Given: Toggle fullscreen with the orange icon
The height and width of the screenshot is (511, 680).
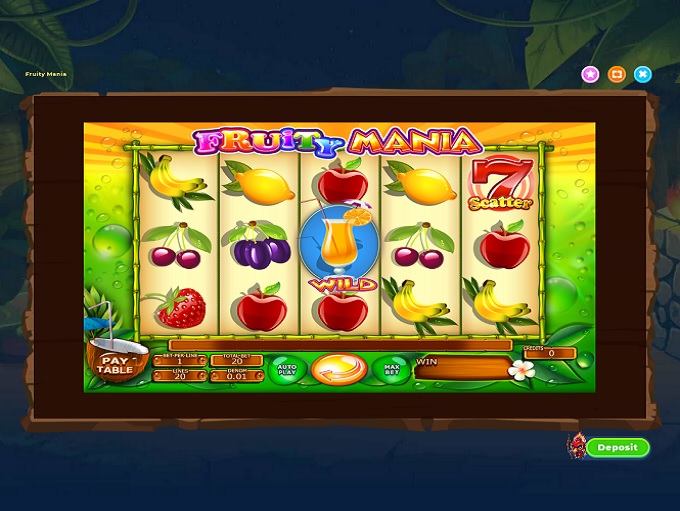Looking at the screenshot, I should (616, 74).
